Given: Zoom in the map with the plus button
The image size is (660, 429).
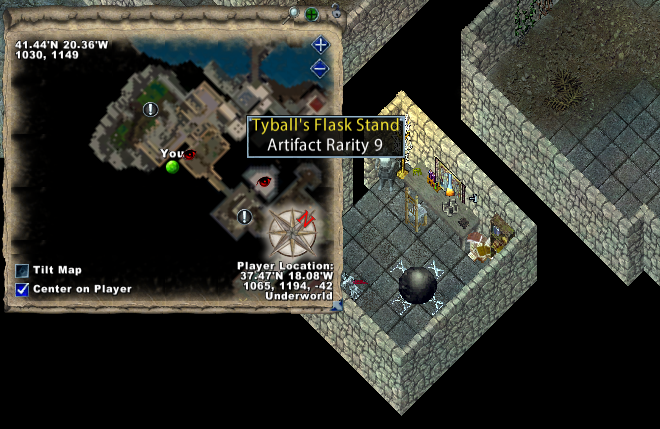Looking at the screenshot, I should pyautogui.click(x=320, y=45).
